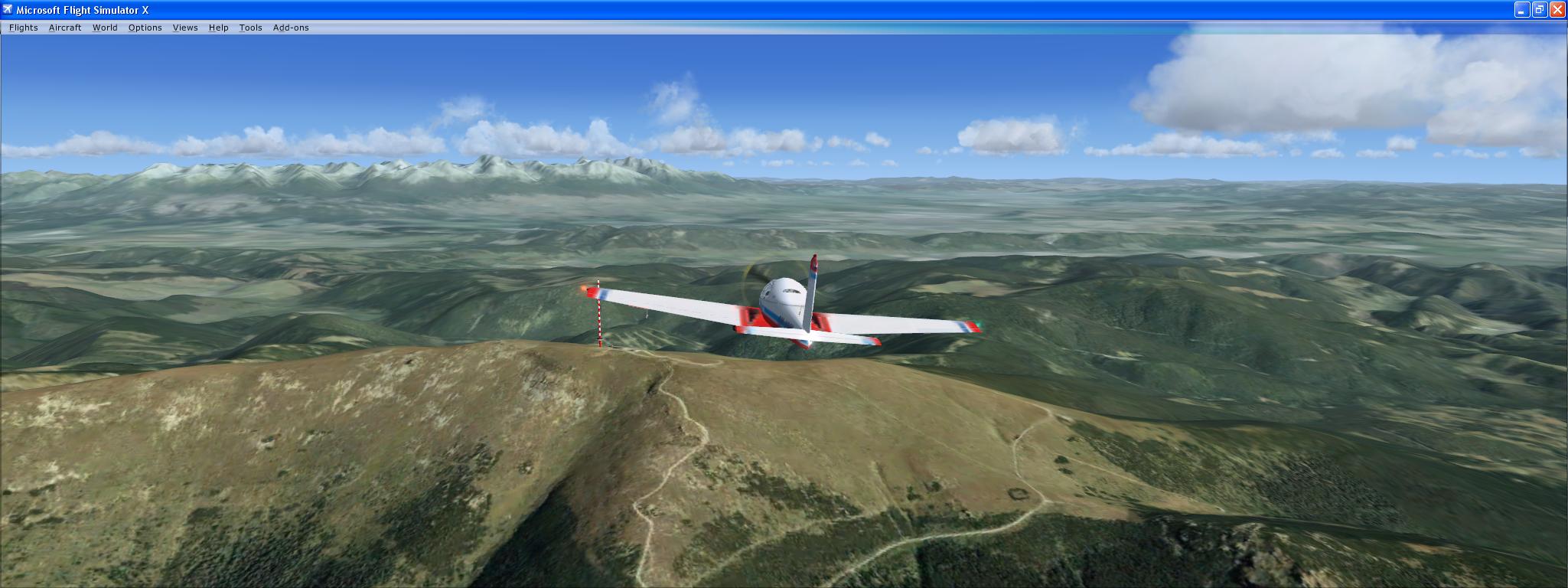Open the World menu
This screenshot has width=1568, height=588.
click(105, 28)
